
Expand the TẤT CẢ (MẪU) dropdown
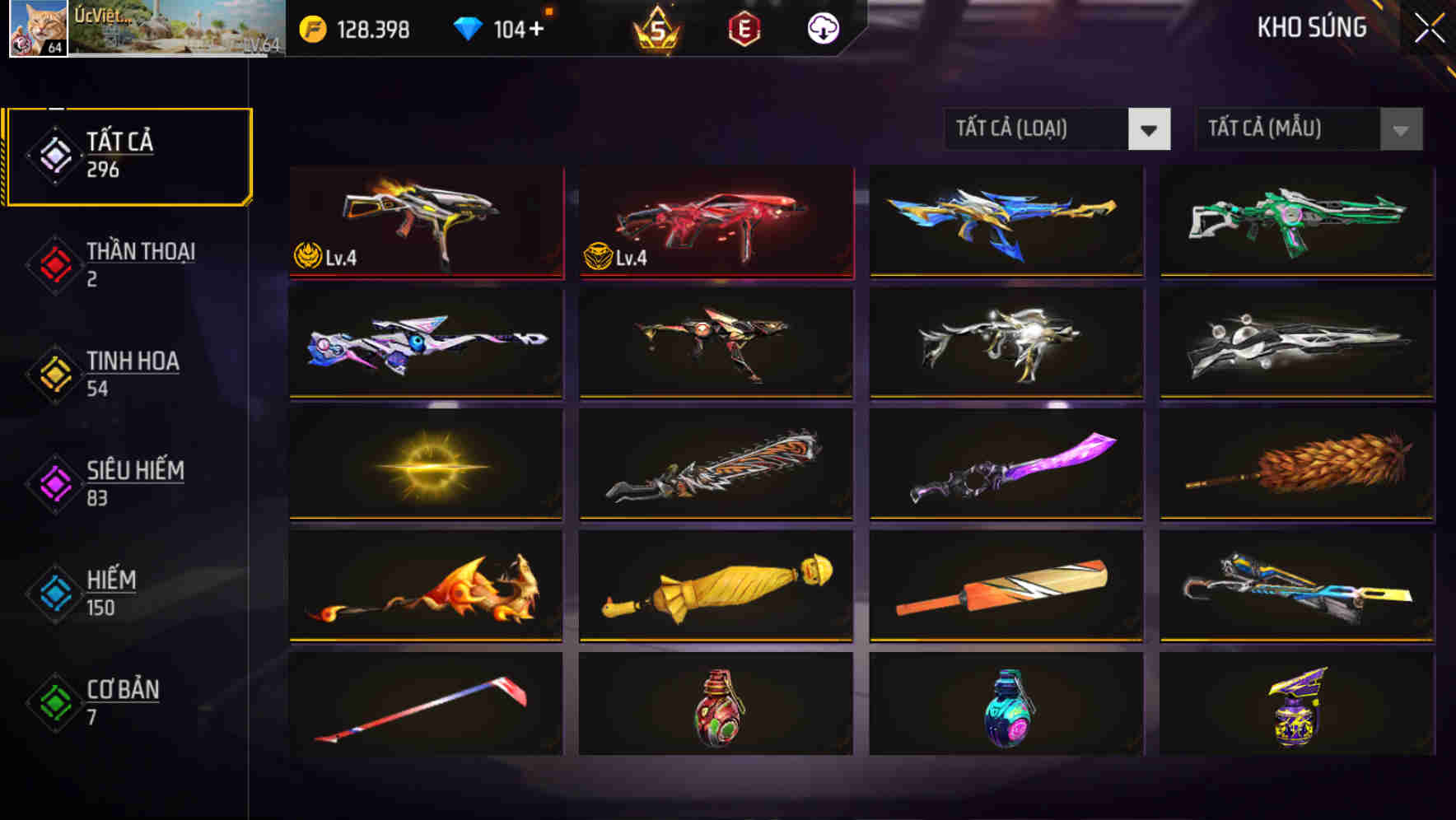(1285, 129)
